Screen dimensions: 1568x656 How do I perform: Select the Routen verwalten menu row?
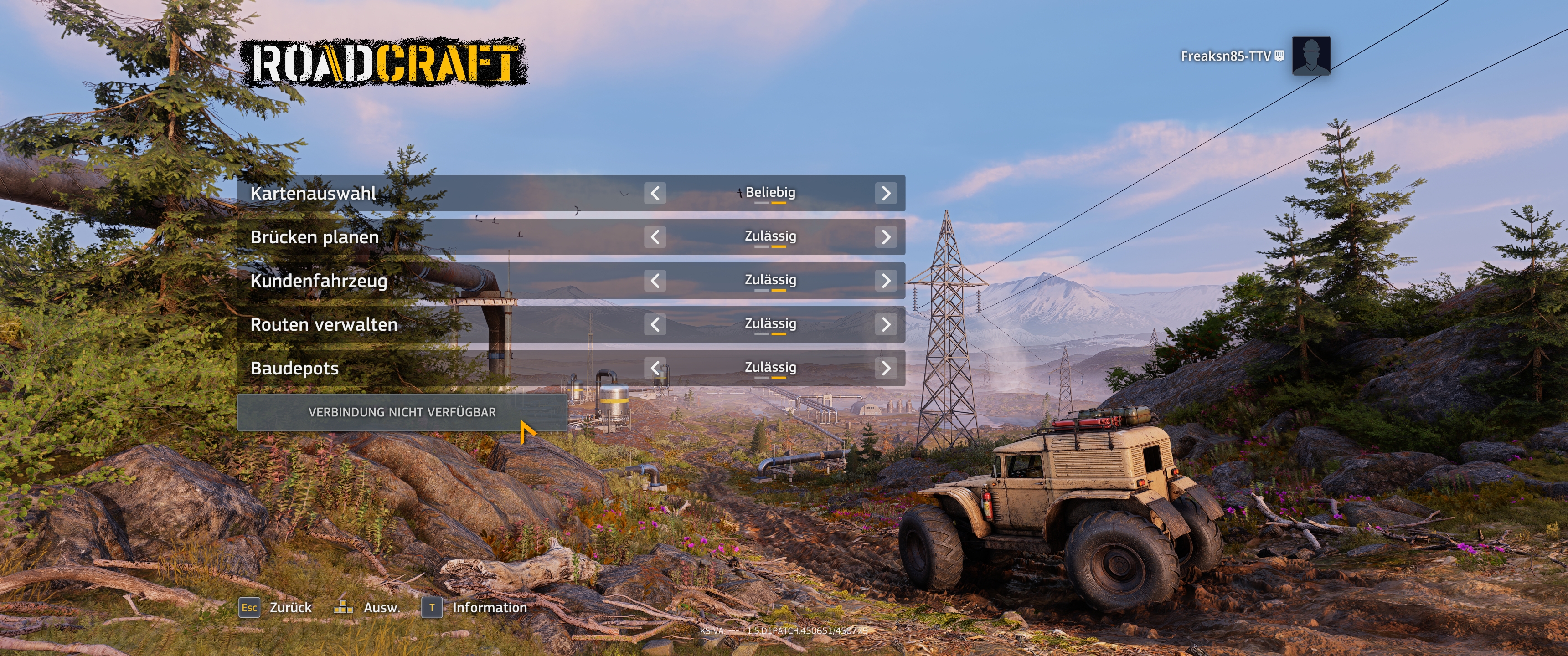426,324
